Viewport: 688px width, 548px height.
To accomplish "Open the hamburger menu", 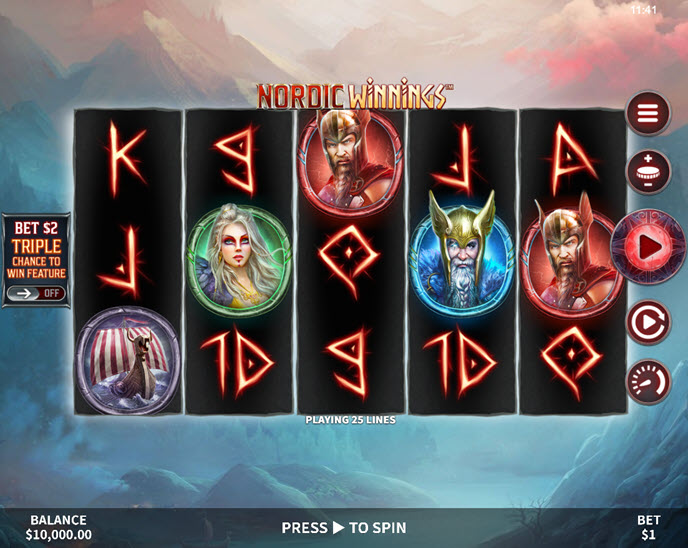I will (648, 114).
